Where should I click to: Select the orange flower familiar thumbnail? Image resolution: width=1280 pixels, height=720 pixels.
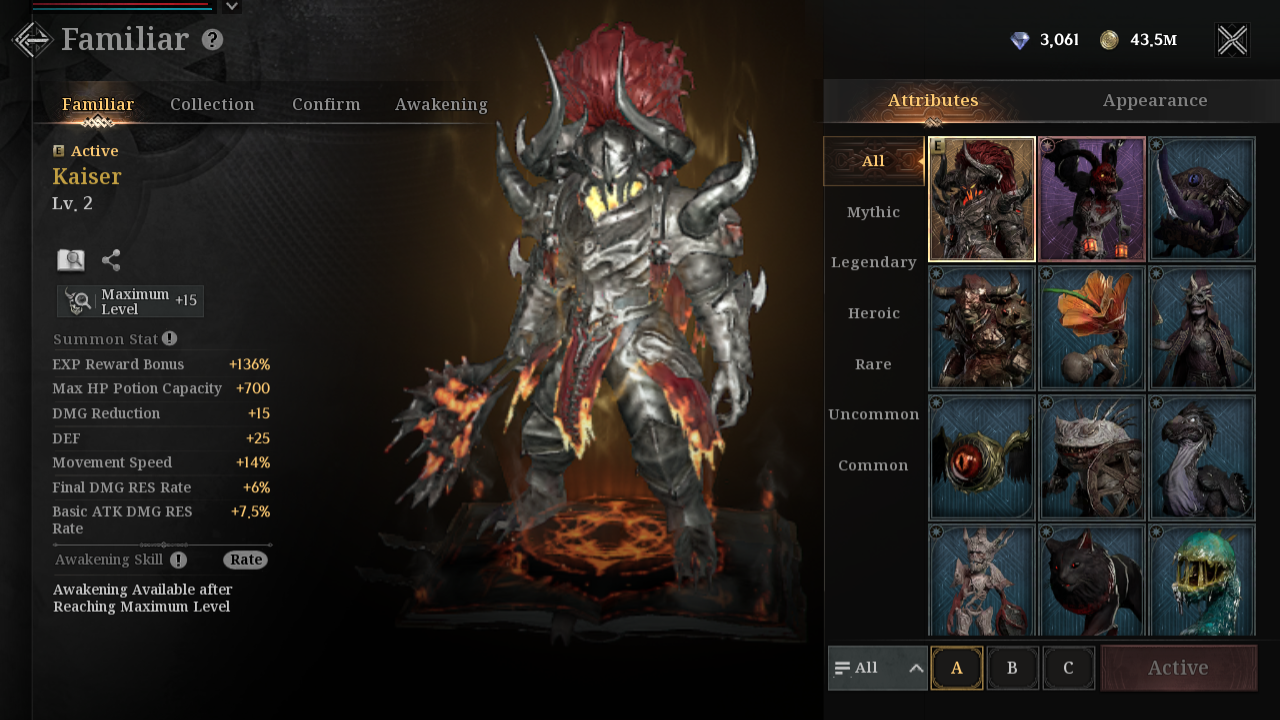(x=1092, y=328)
